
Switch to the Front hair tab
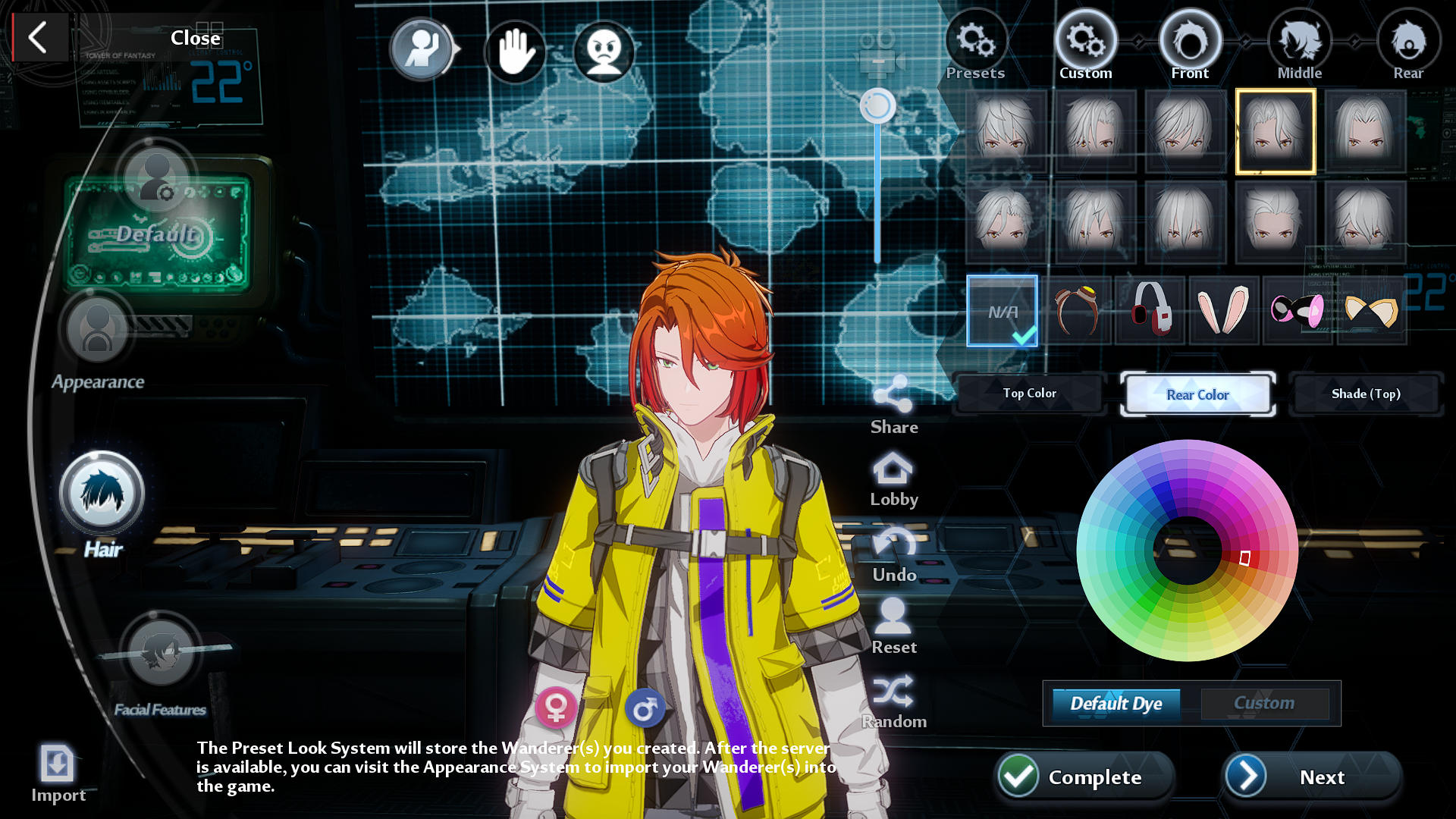click(x=1190, y=45)
